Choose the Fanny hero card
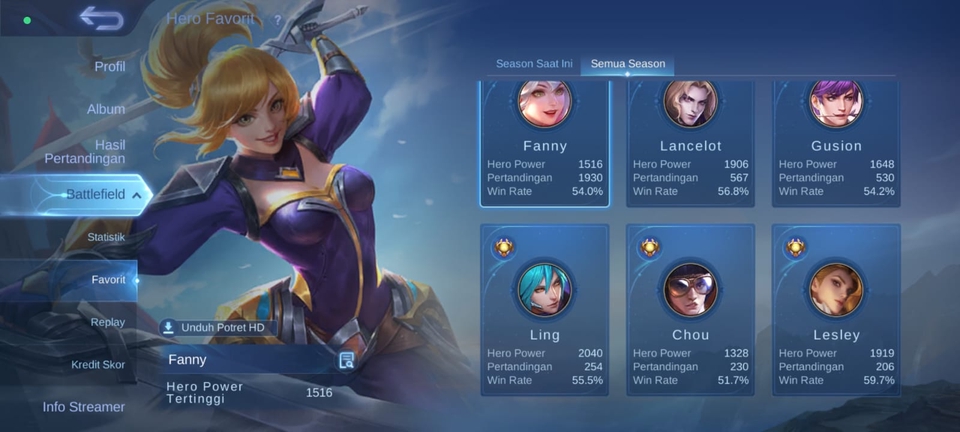Screen dimensions: 960x432 pyautogui.click(x=544, y=143)
